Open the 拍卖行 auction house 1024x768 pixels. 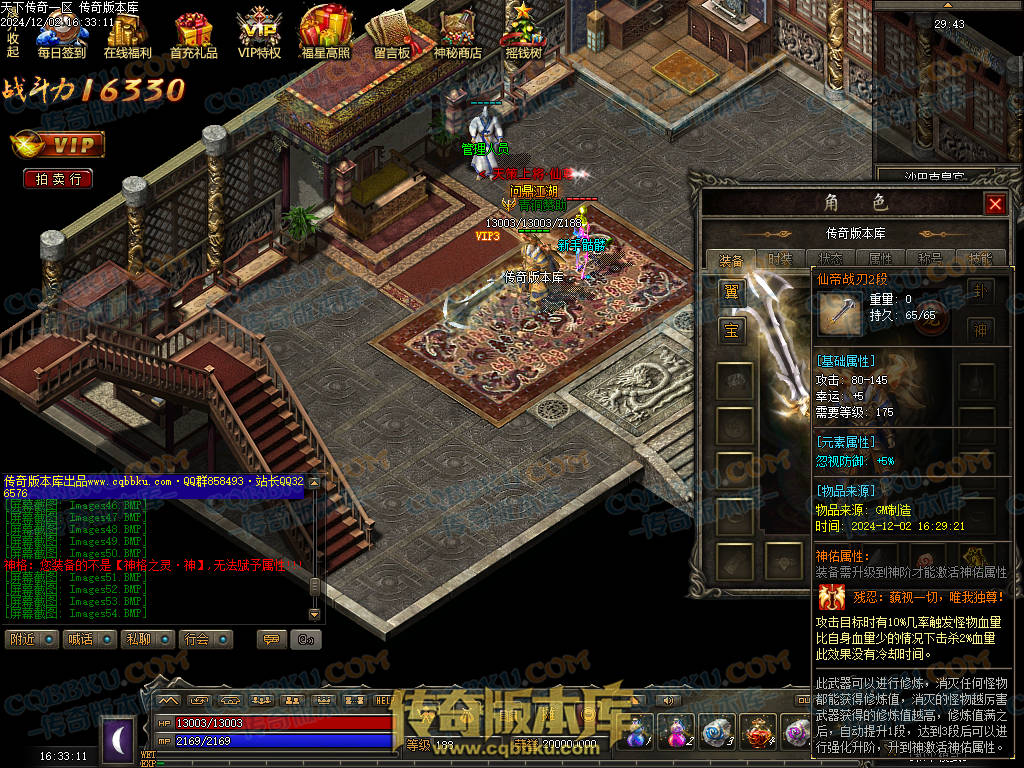tap(58, 179)
